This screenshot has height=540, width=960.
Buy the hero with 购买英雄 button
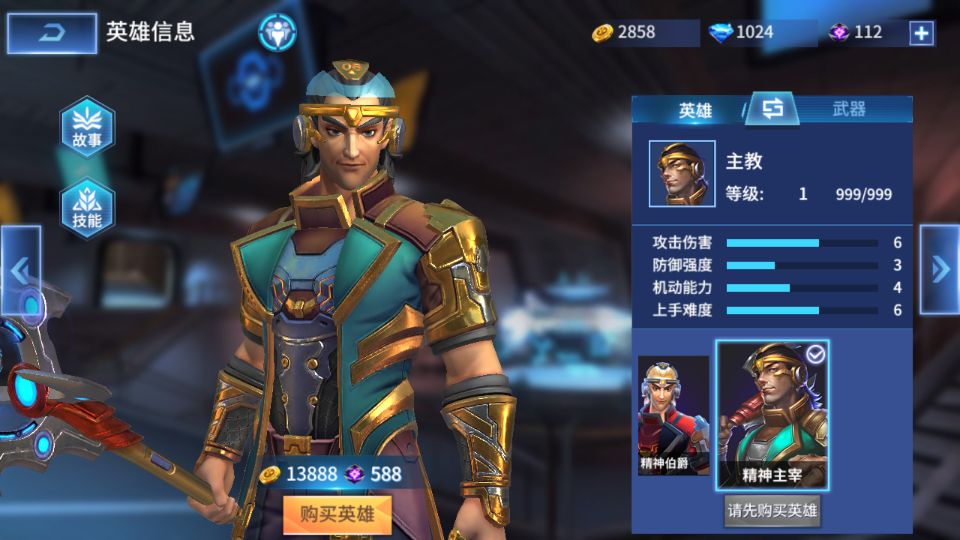[336, 514]
